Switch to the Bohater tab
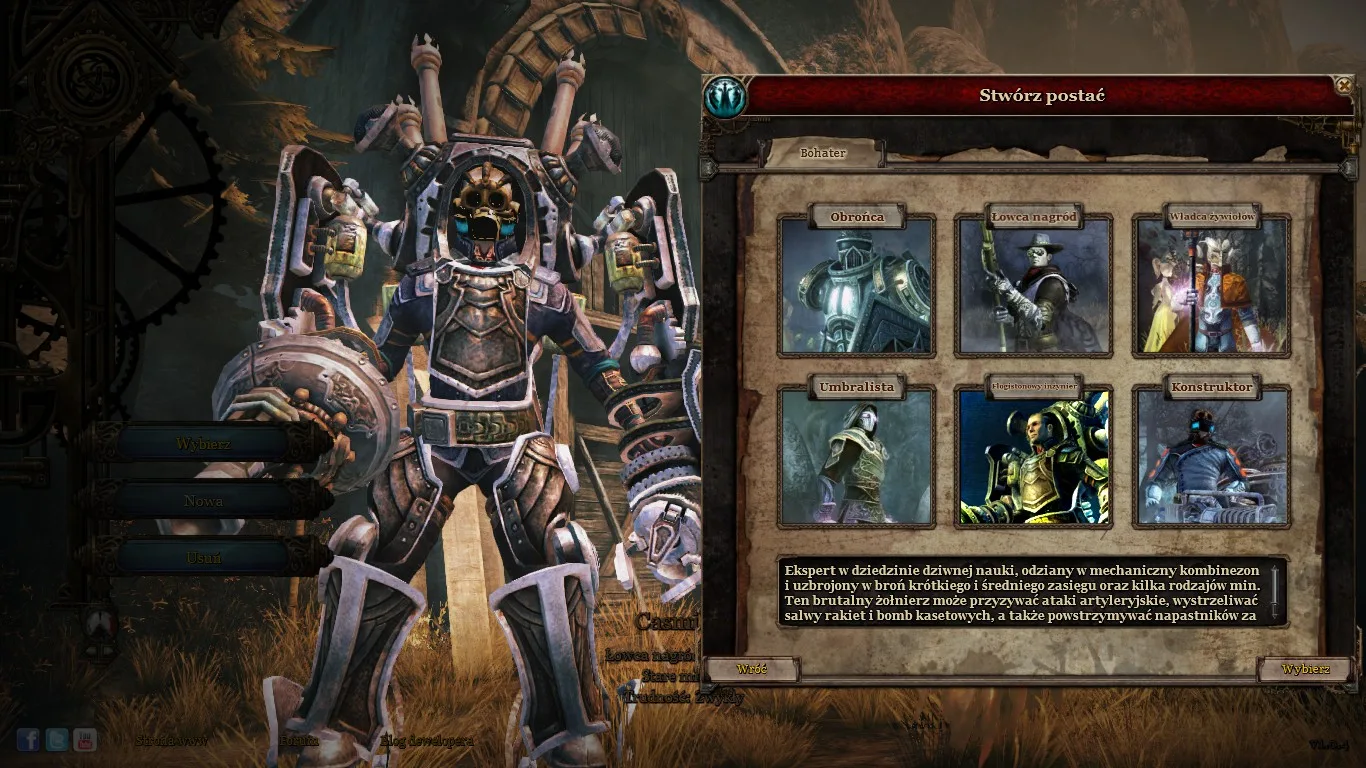The width and height of the screenshot is (1366, 768). (823, 153)
